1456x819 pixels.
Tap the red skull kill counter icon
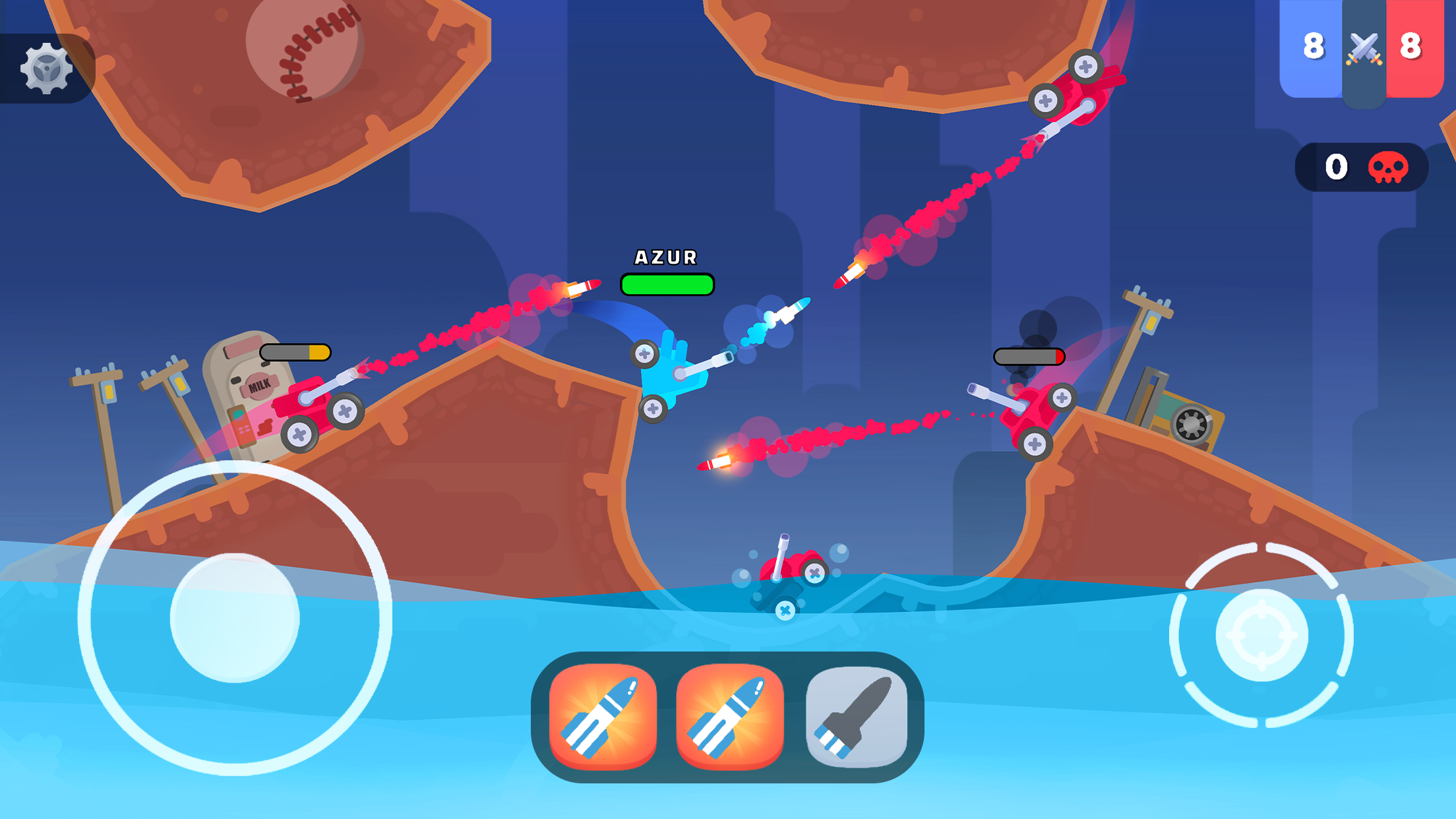(x=1389, y=168)
